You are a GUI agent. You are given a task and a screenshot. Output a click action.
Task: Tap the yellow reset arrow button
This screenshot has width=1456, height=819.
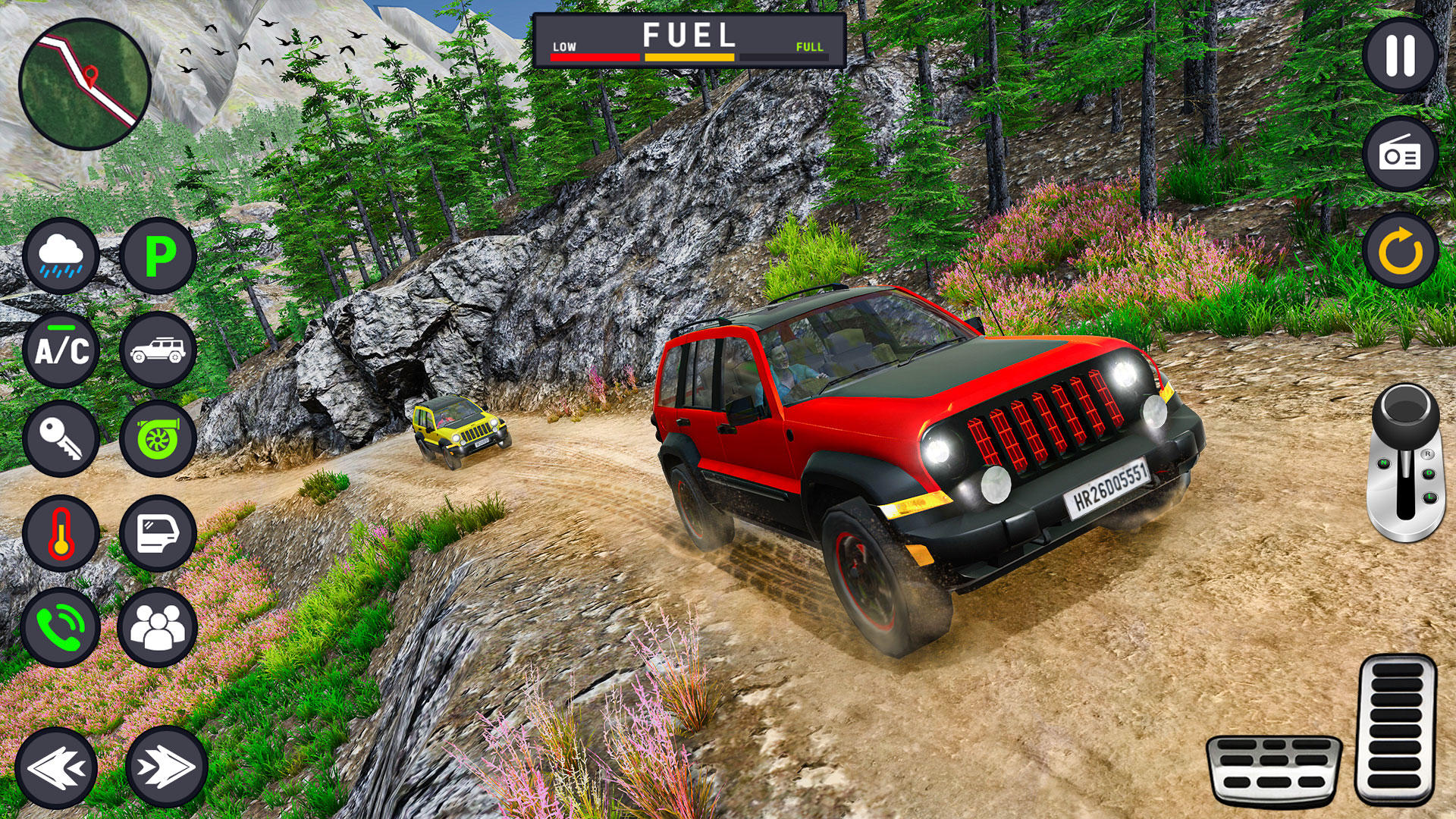(1400, 250)
